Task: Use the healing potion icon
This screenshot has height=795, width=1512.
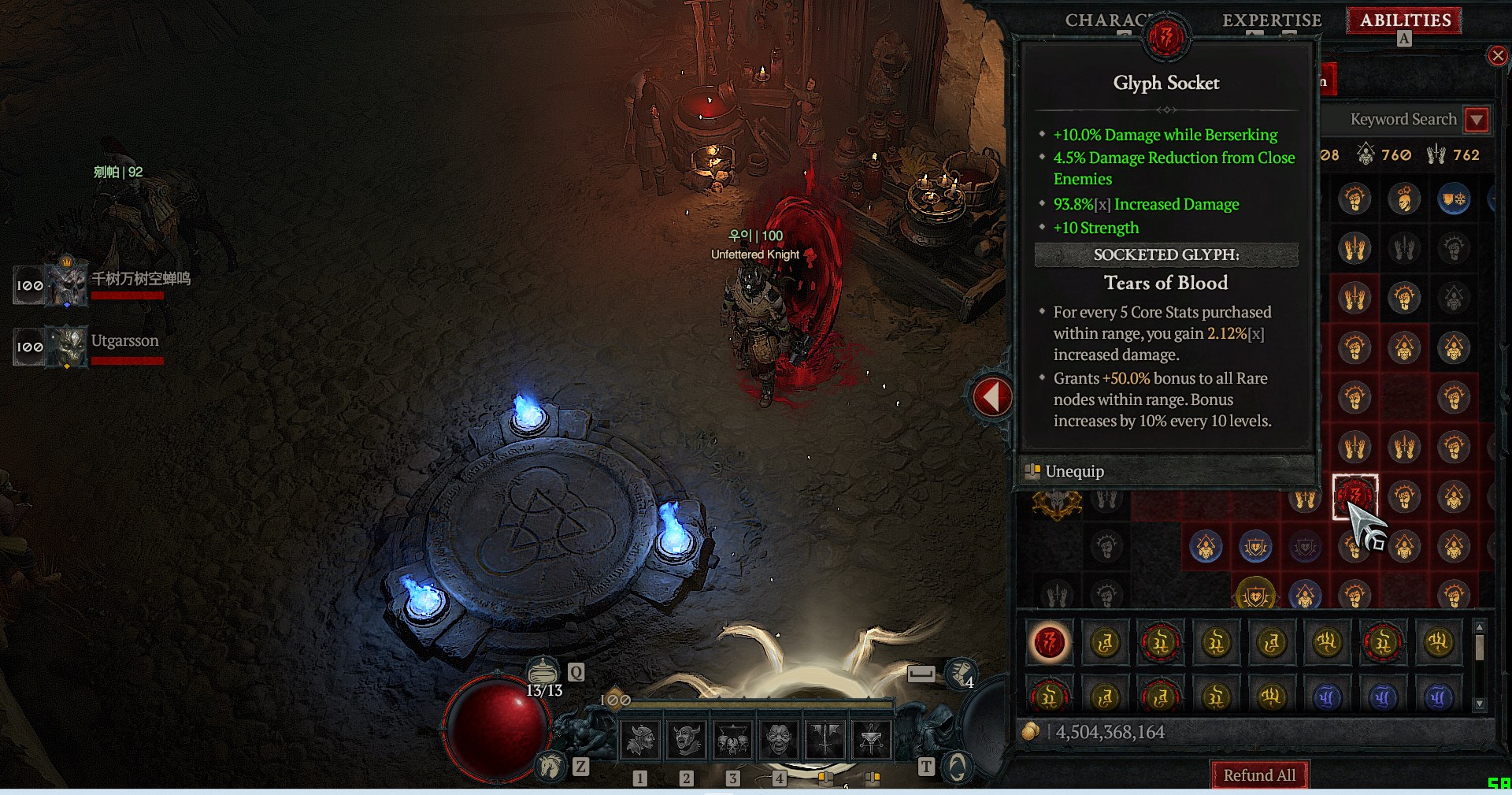Action: [x=543, y=672]
